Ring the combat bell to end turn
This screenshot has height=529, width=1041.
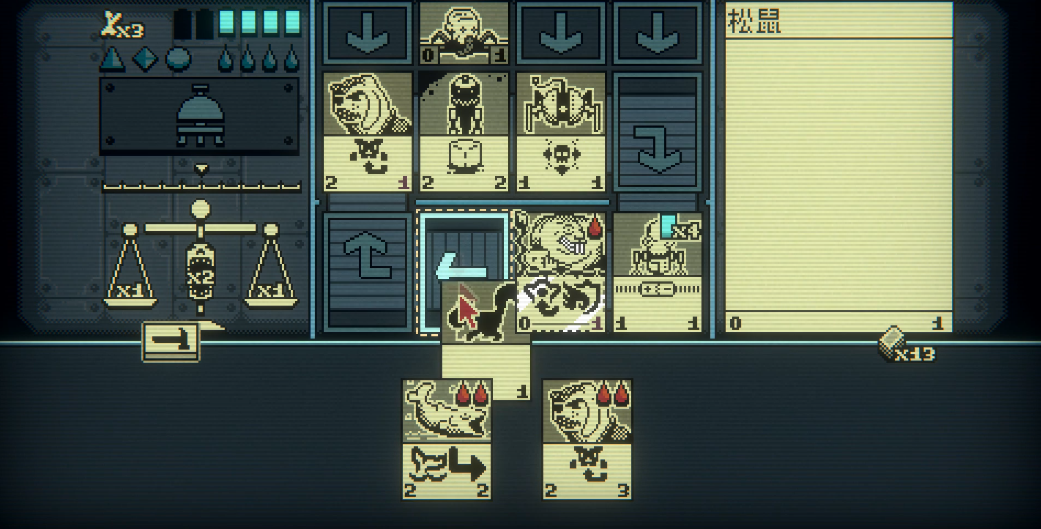(199, 116)
